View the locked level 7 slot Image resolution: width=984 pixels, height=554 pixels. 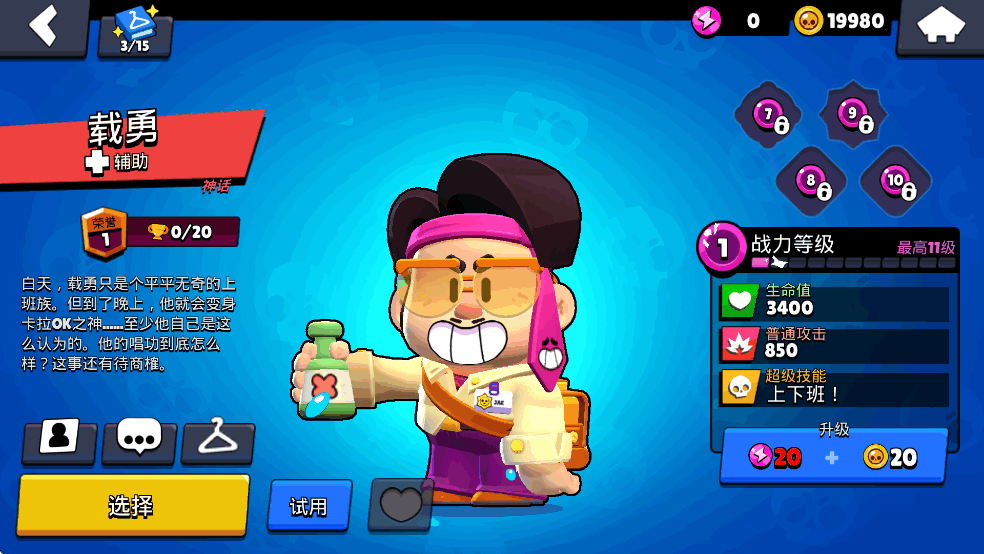point(769,117)
